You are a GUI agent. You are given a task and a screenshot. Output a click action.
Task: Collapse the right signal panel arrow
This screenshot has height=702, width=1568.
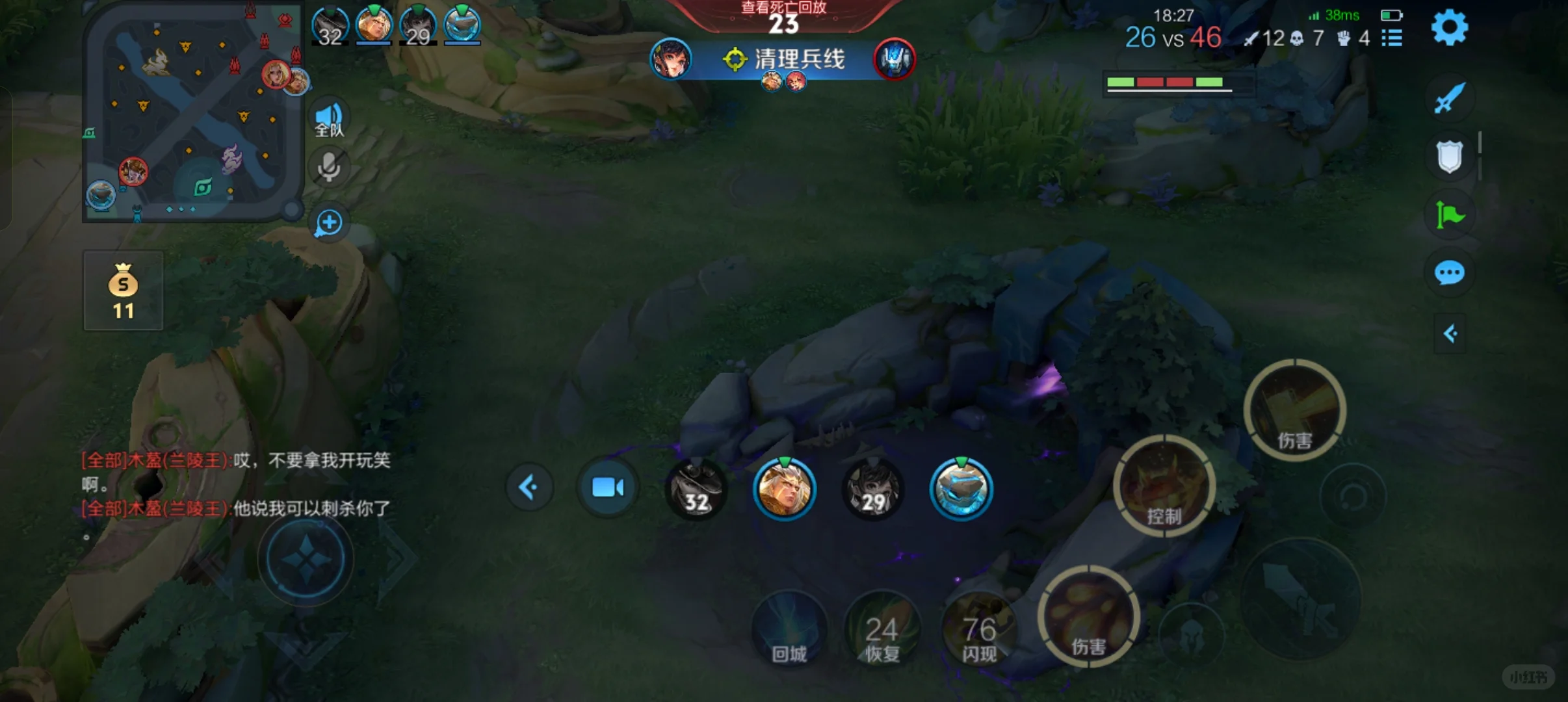coord(1450,334)
